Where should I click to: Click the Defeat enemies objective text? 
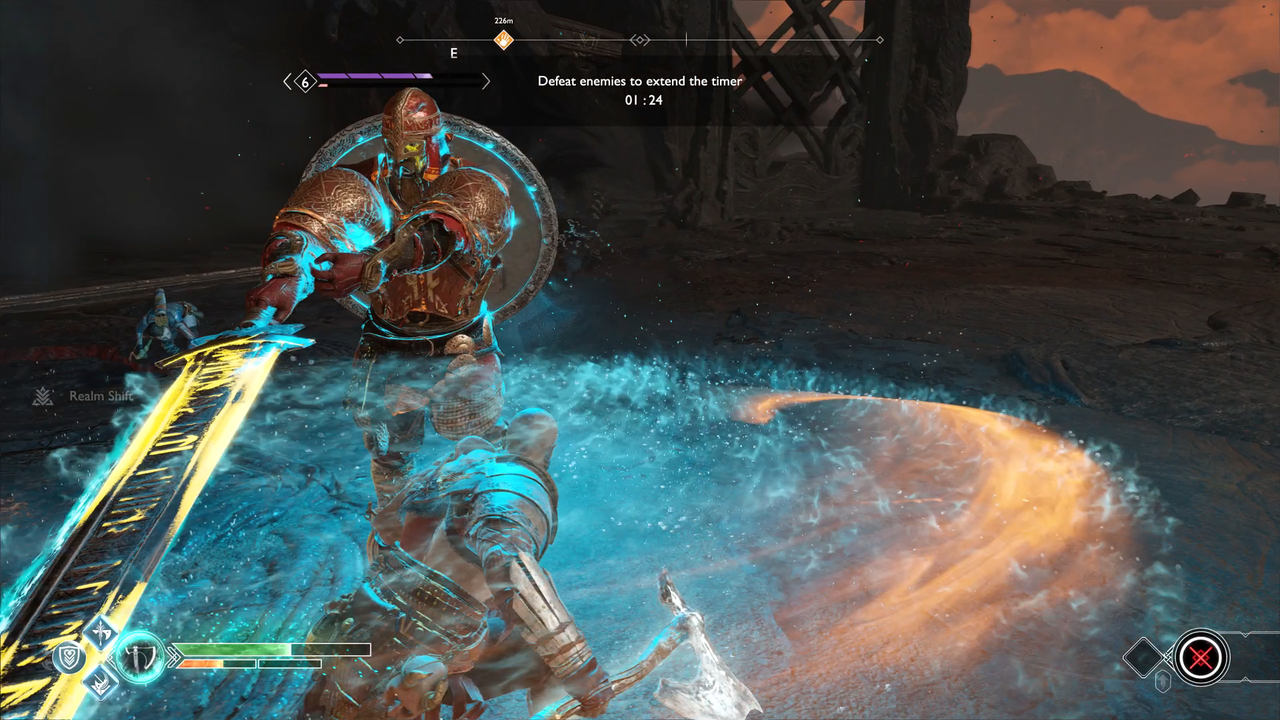point(640,81)
